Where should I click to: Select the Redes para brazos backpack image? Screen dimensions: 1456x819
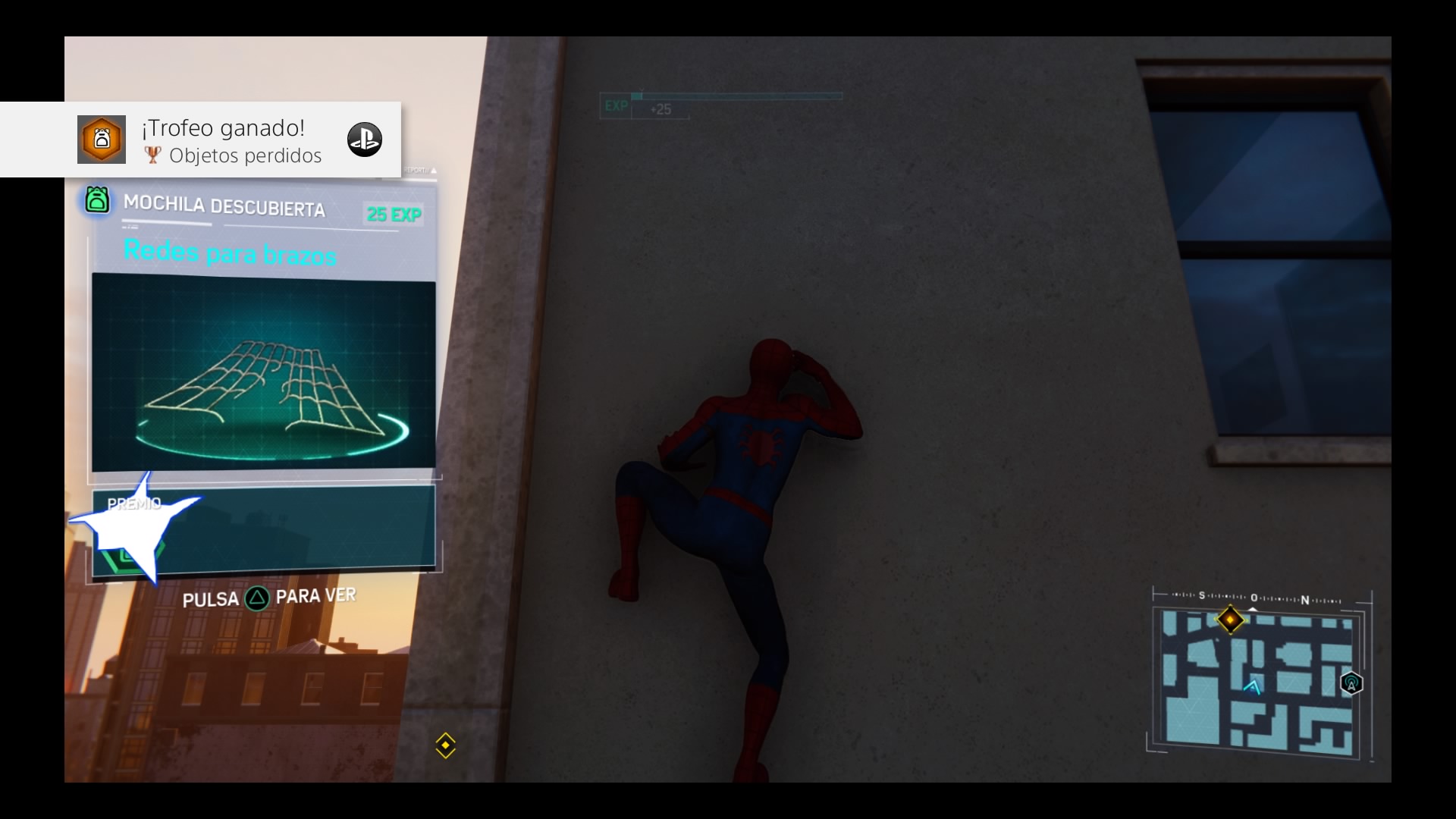(263, 373)
